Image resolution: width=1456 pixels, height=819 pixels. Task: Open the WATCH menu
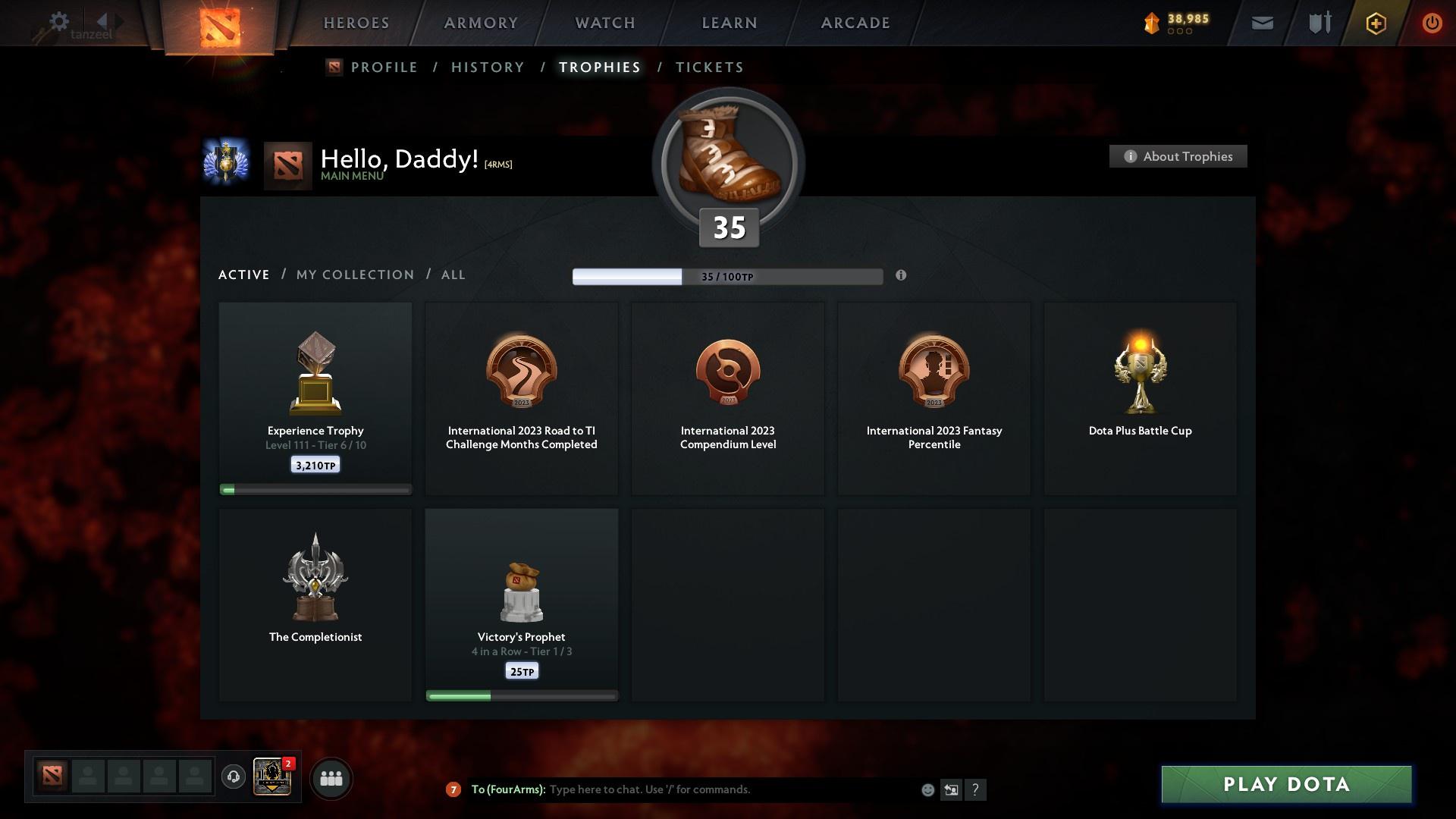(x=604, y=23)
